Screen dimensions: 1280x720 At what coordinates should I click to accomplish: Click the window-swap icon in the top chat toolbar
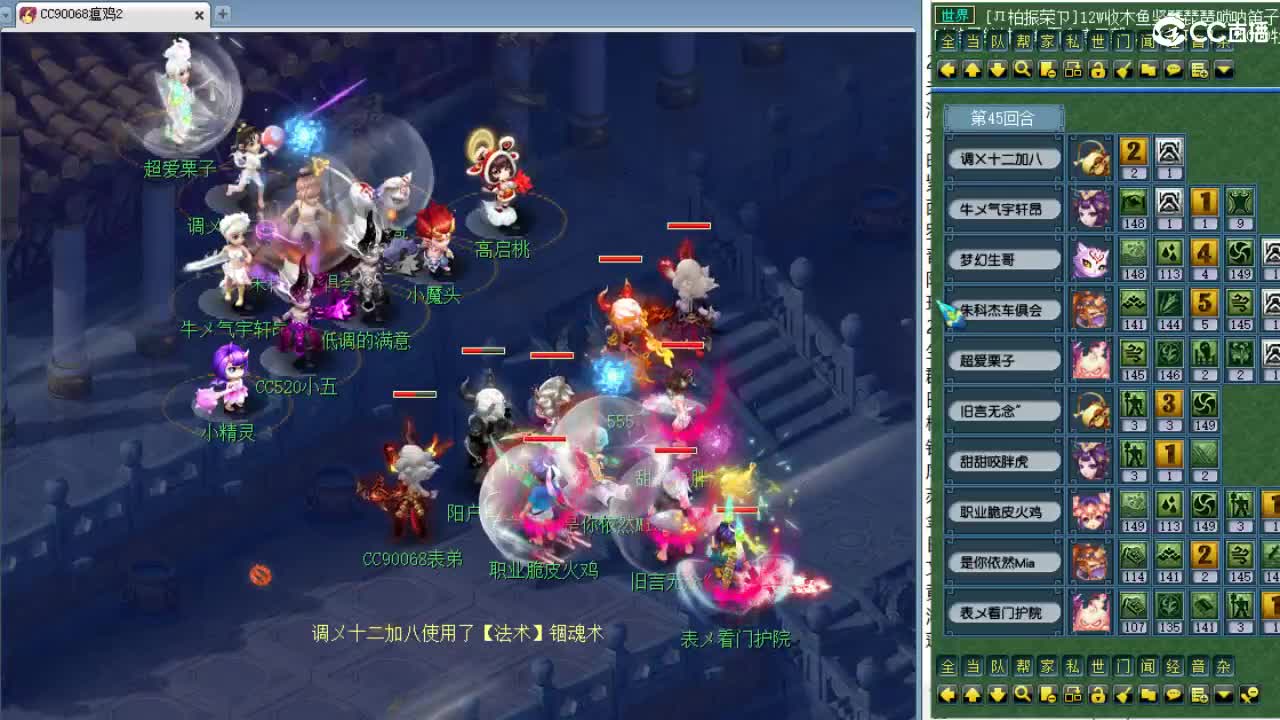1075,70
